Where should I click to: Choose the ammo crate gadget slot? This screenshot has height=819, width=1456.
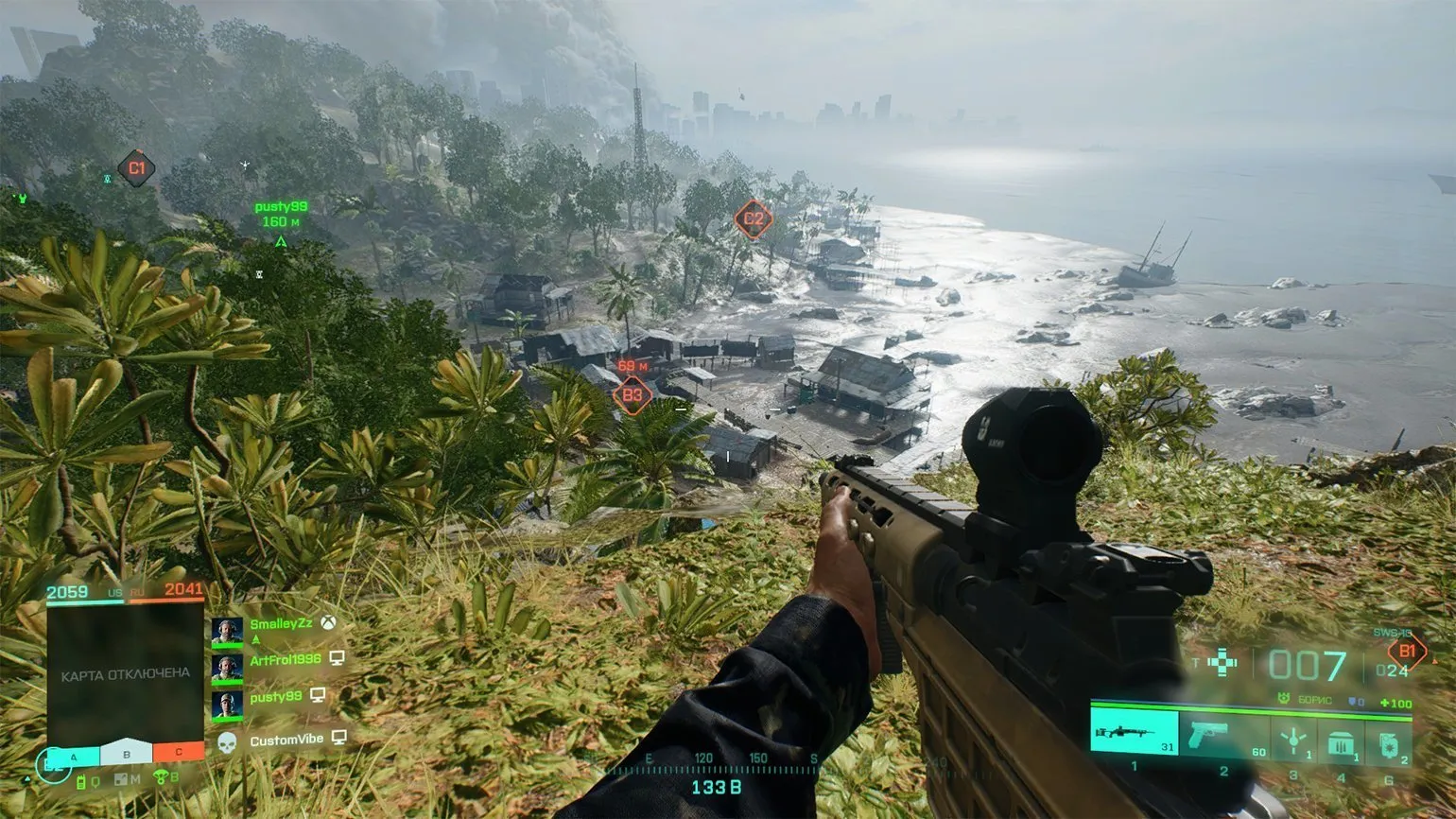click(1340, 740)
